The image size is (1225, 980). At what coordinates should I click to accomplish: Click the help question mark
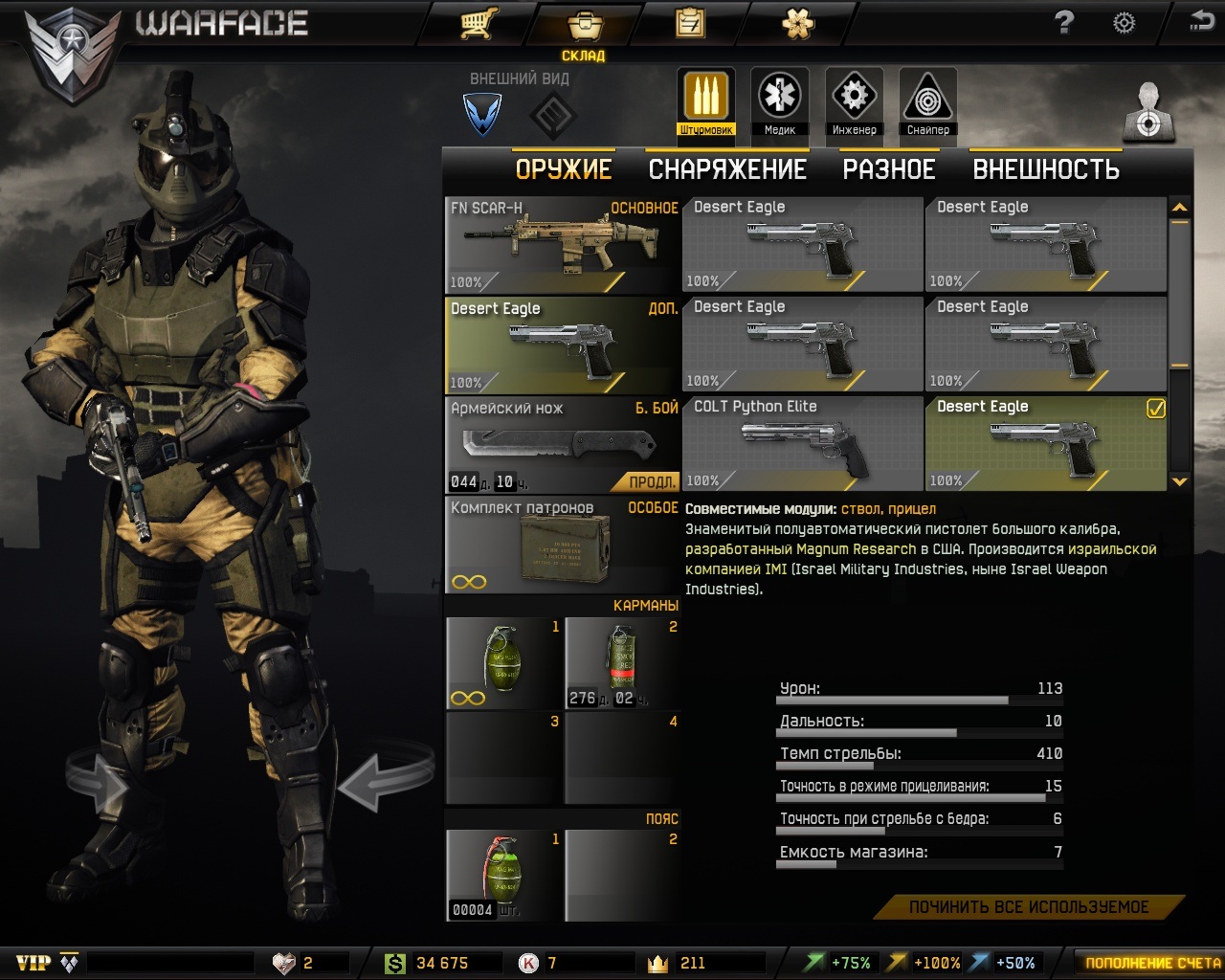[1064, 23]
